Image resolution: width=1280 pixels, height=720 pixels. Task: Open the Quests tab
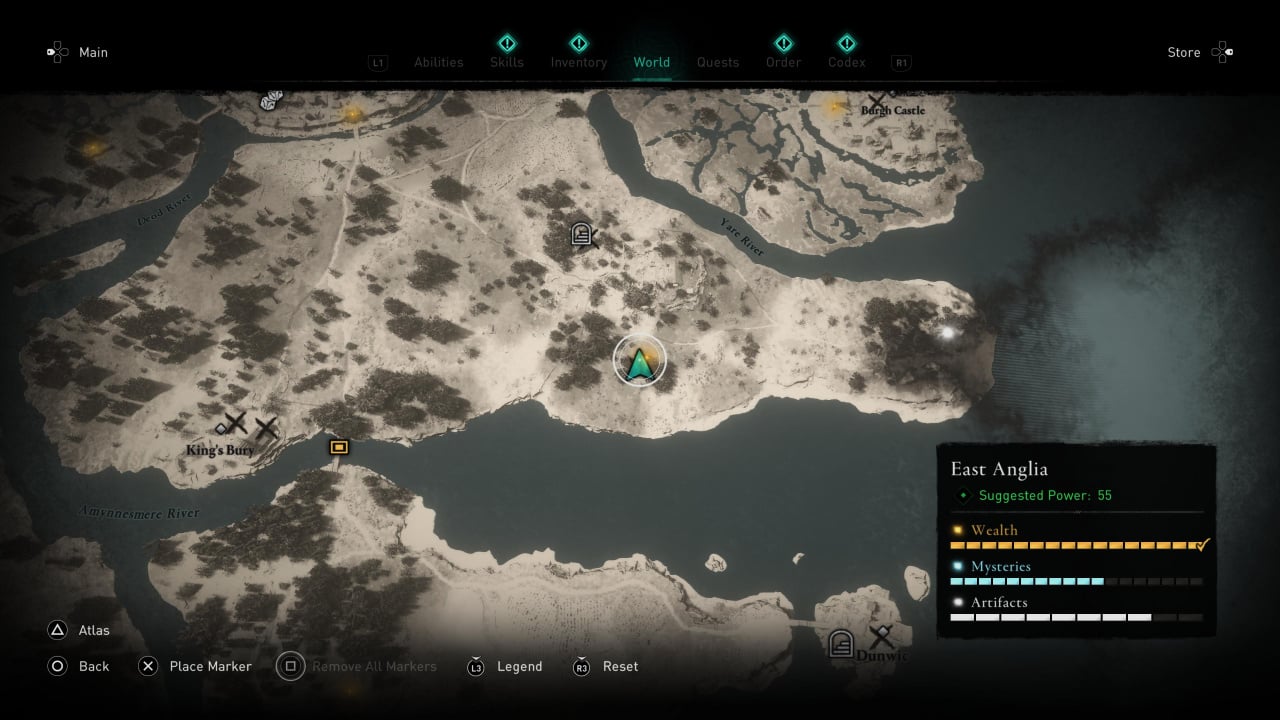pyautogui.click(x=718, y=62)
